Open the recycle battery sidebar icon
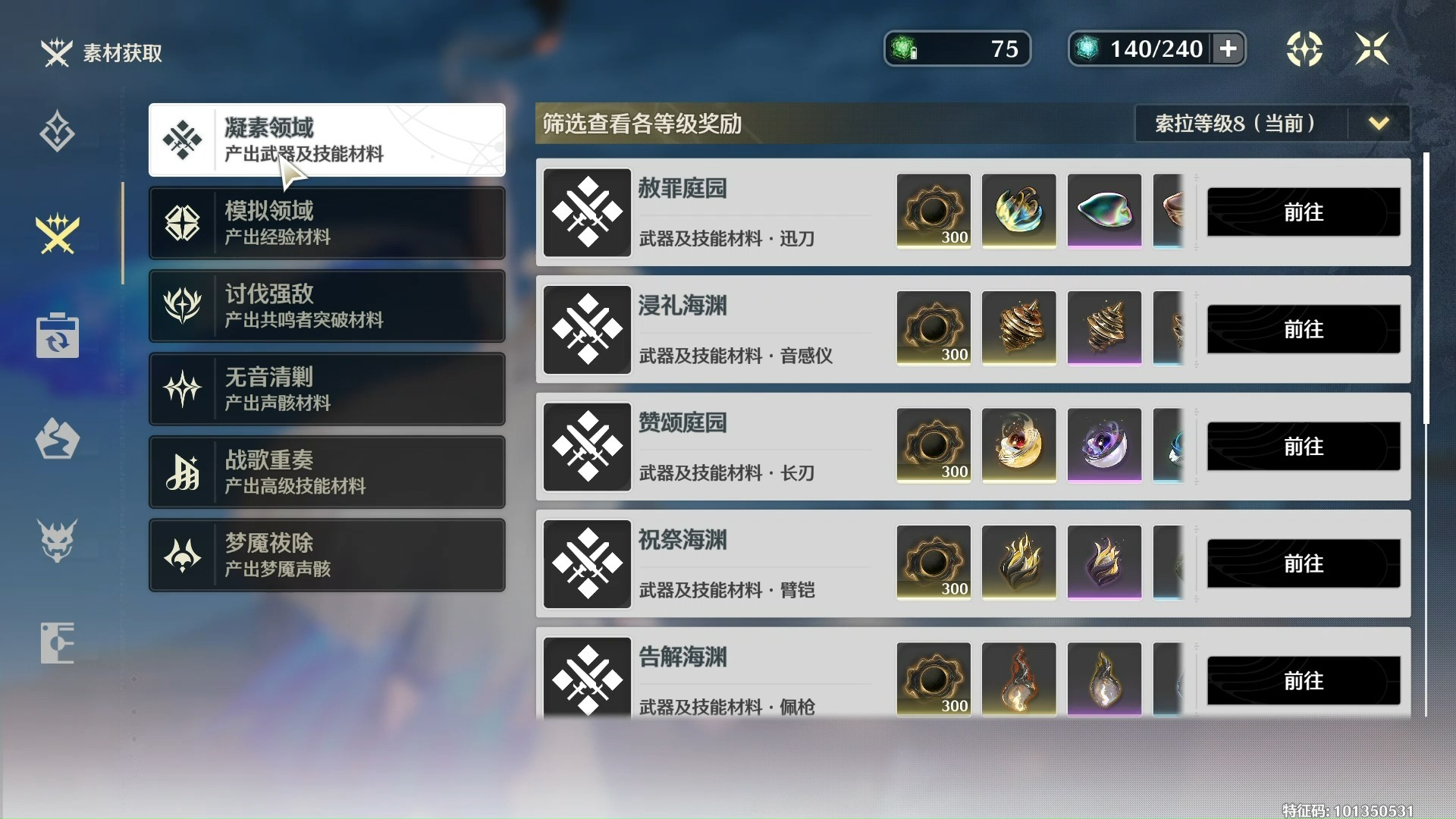 pos(58,336)
